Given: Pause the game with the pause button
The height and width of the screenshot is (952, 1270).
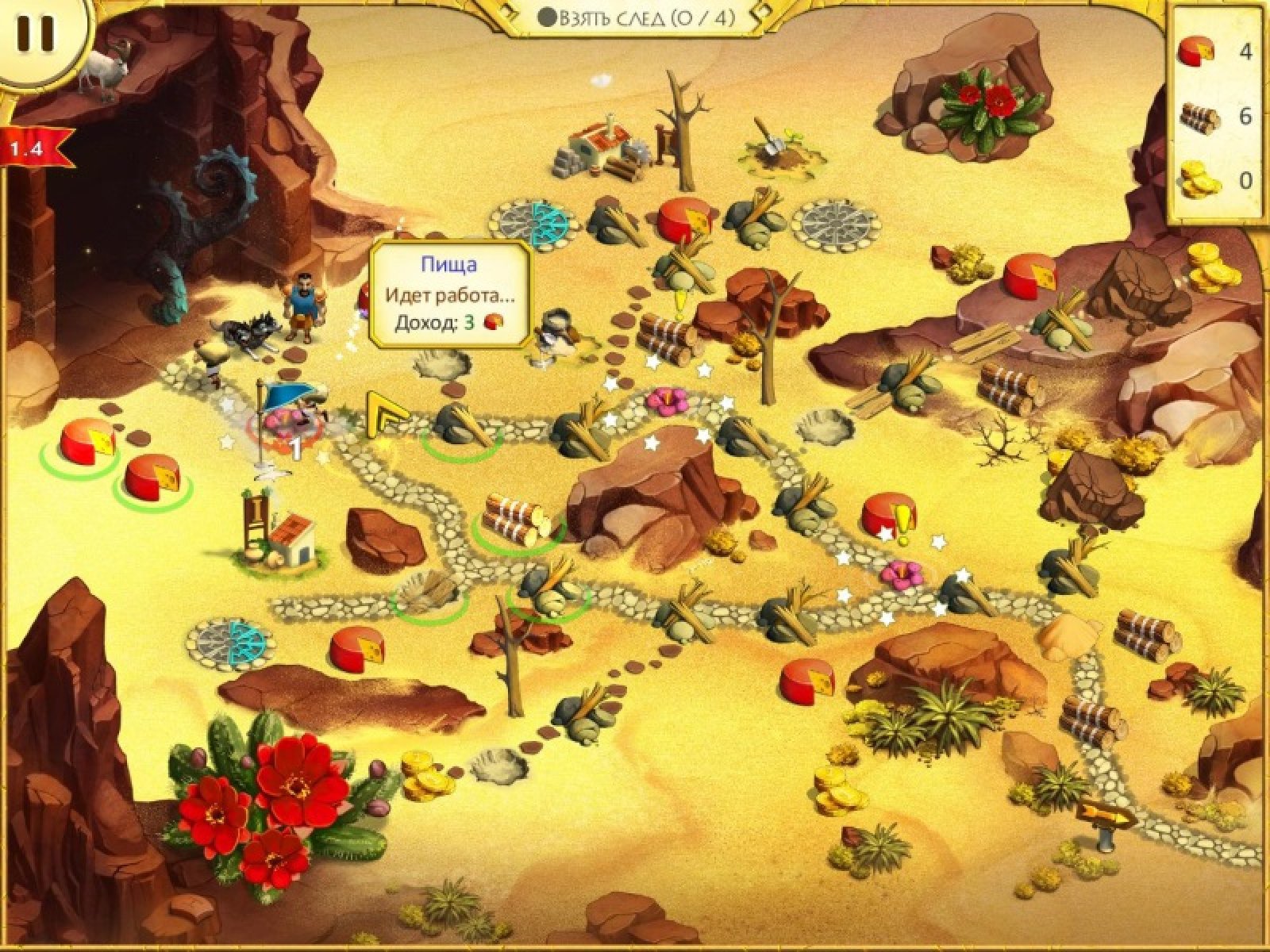Looking at the screenshot, I should click(36, 33).
